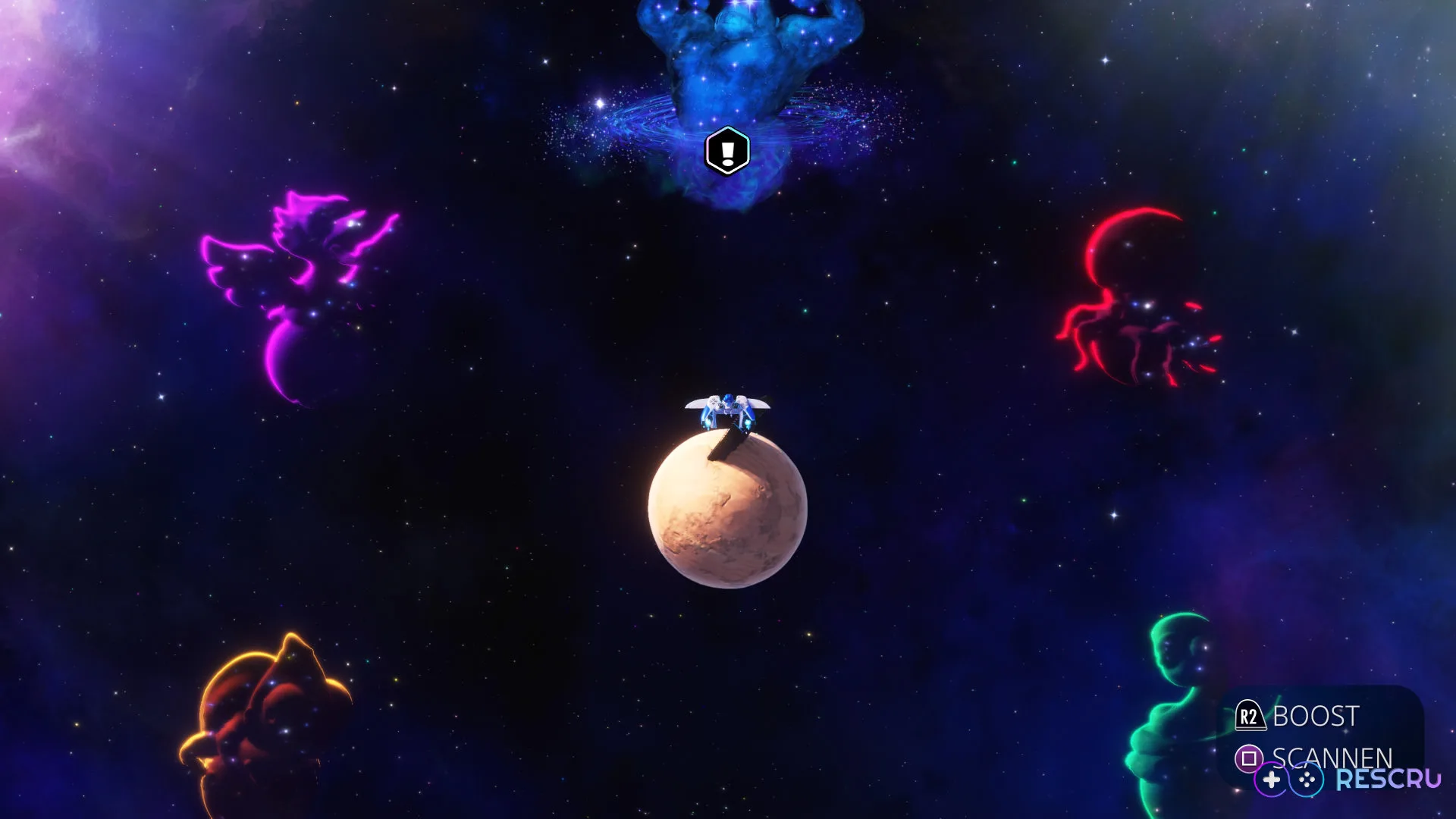Toggle the boost via BOOST prompt
Image resolution: width=1456 pixels, height=819 pixels.
pyautogui.click(x=1316, y=714)
